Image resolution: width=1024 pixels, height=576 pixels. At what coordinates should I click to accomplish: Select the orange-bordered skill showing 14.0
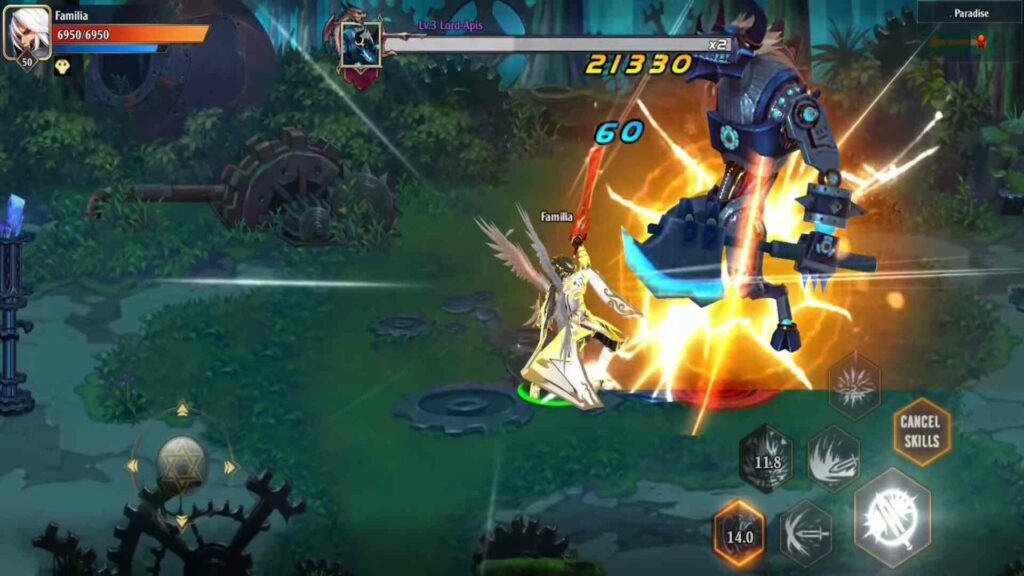[739, 534]
